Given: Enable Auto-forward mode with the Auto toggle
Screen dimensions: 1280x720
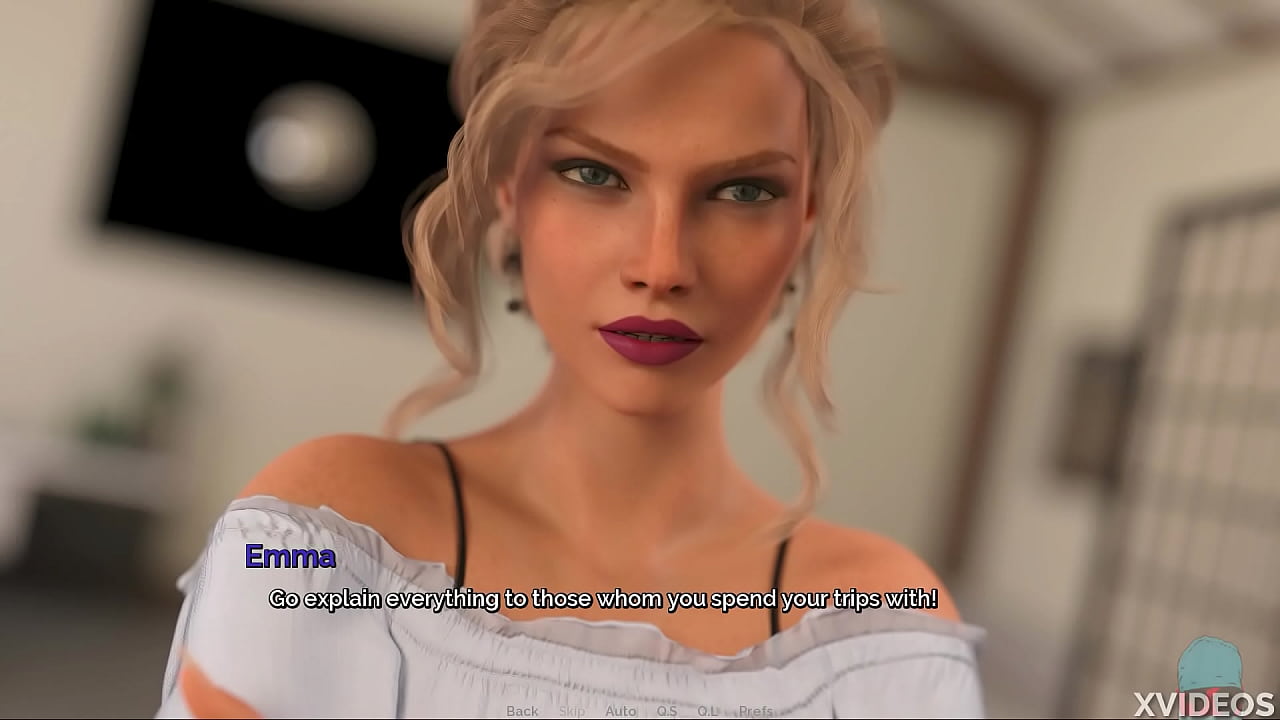Looking at the screenshot, I should pos(621,710).
